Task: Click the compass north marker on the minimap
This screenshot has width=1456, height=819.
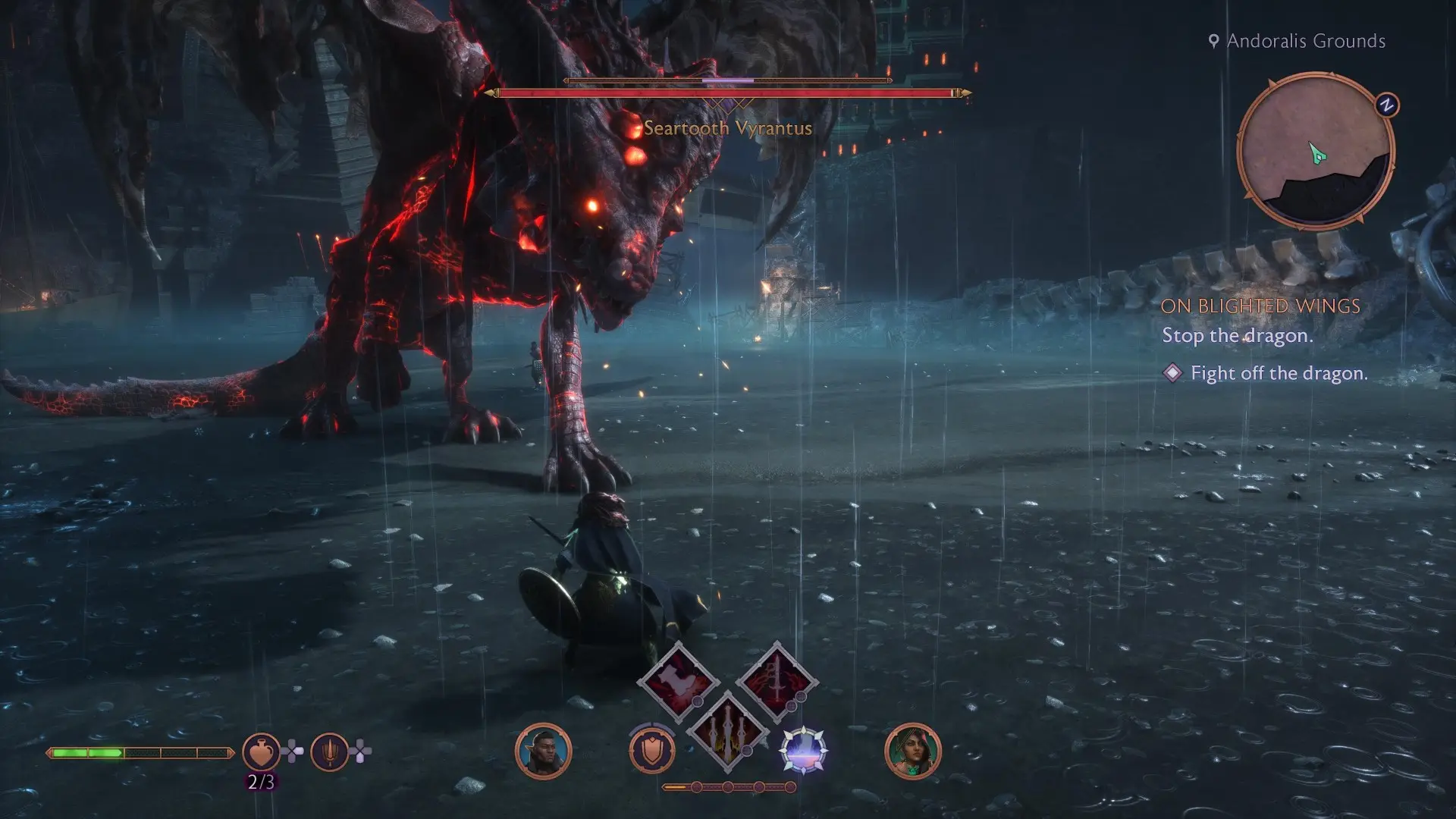Action: click(1387, 105)
